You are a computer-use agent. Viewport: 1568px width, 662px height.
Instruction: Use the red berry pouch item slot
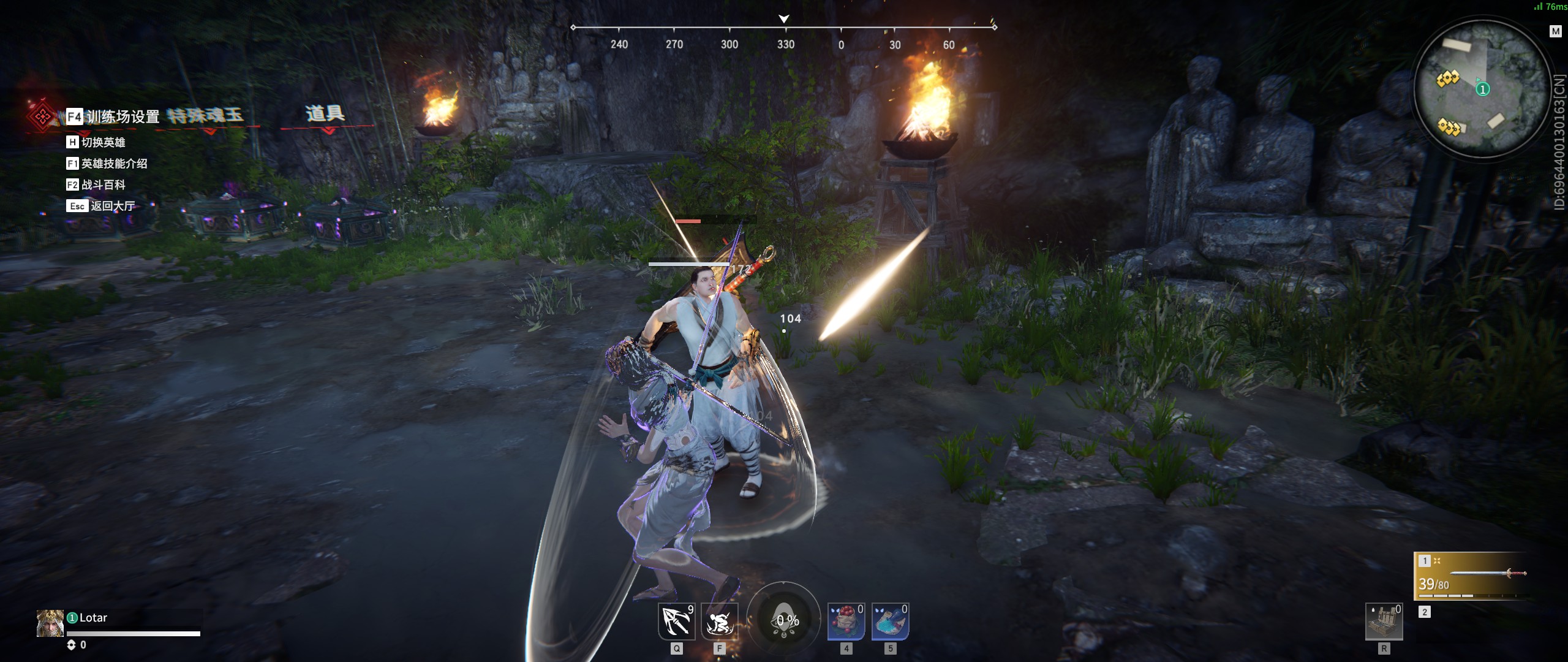click(846, 622)
